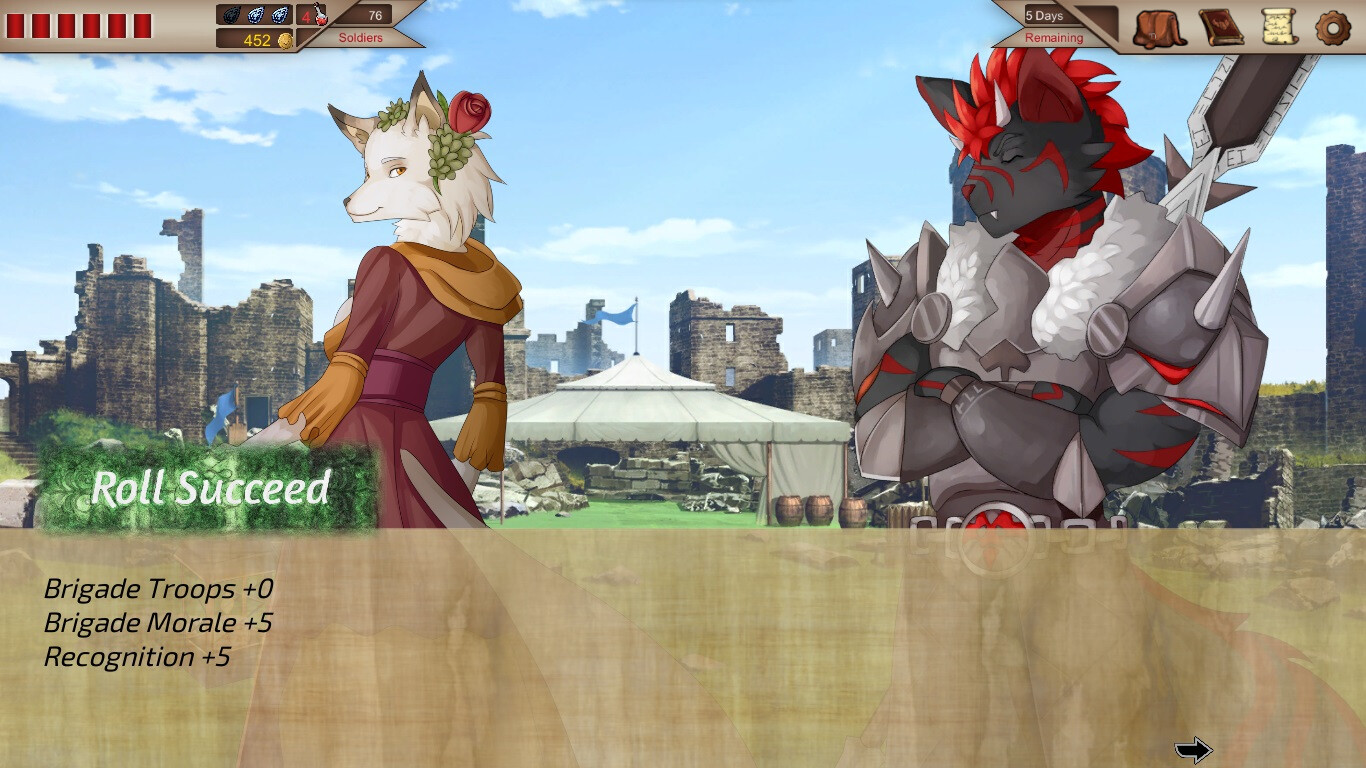Select the Brigade Morale +5 line

(160, 622)
